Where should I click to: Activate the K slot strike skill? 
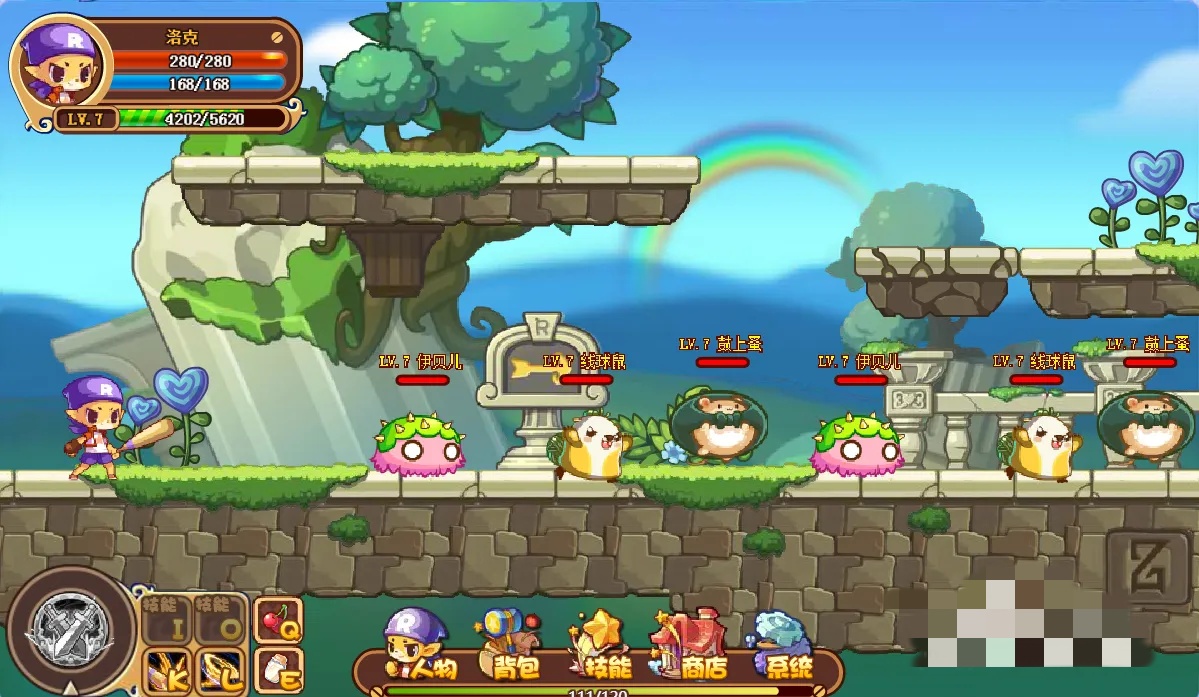click(x=167, y=670)
